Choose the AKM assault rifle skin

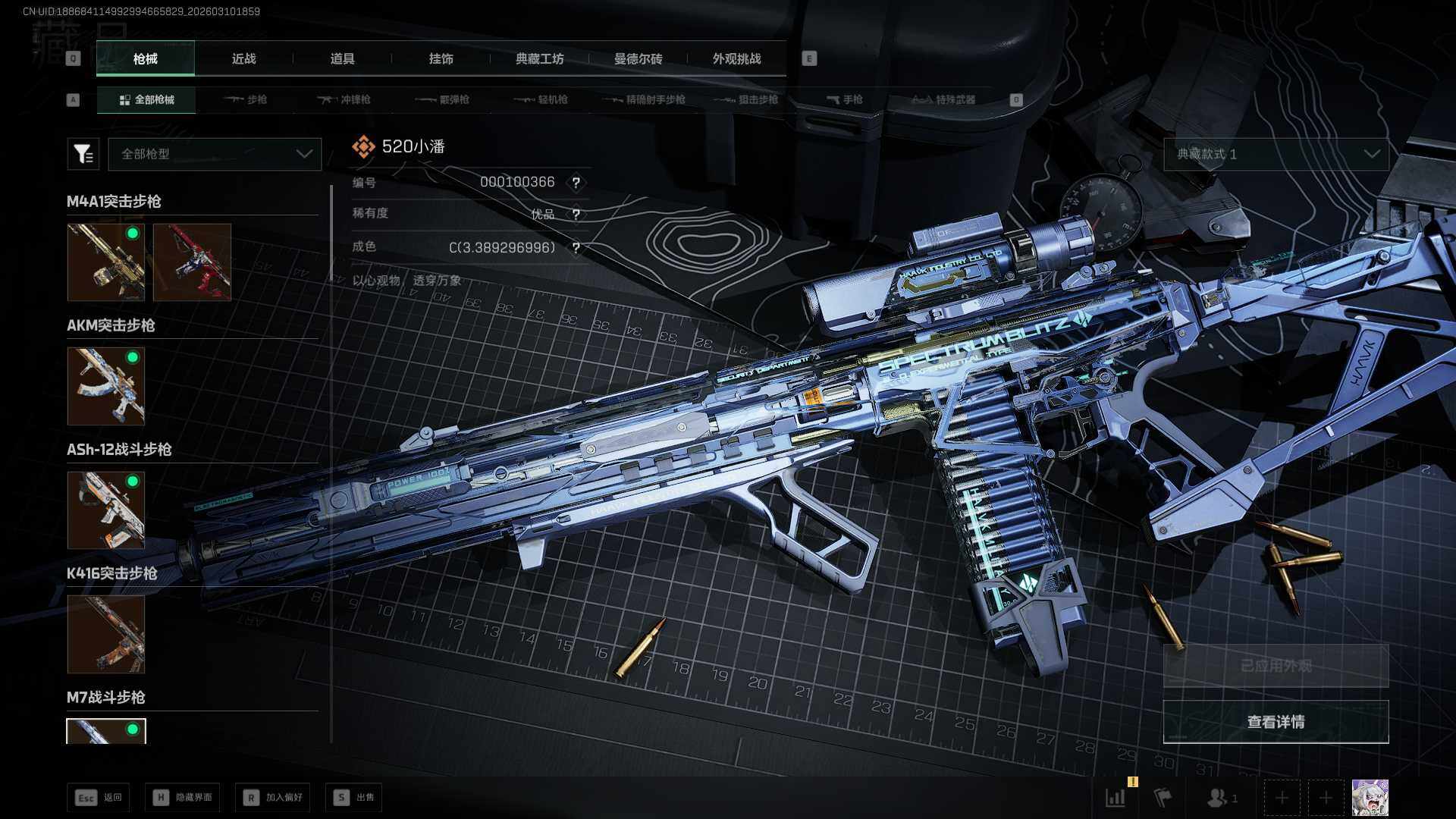point(106,386)
